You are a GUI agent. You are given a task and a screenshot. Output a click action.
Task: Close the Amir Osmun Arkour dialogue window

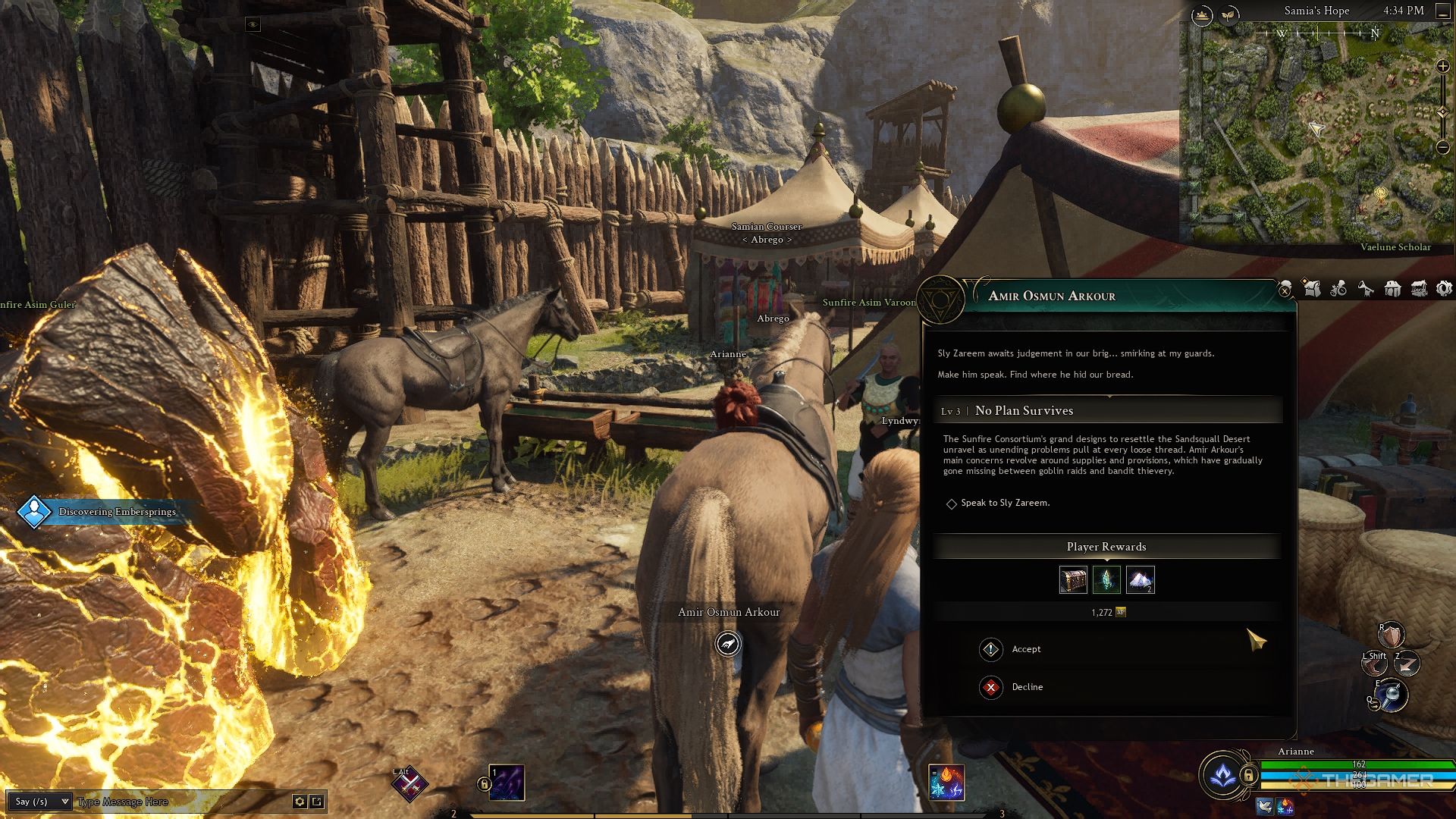tap(1285, 290)
